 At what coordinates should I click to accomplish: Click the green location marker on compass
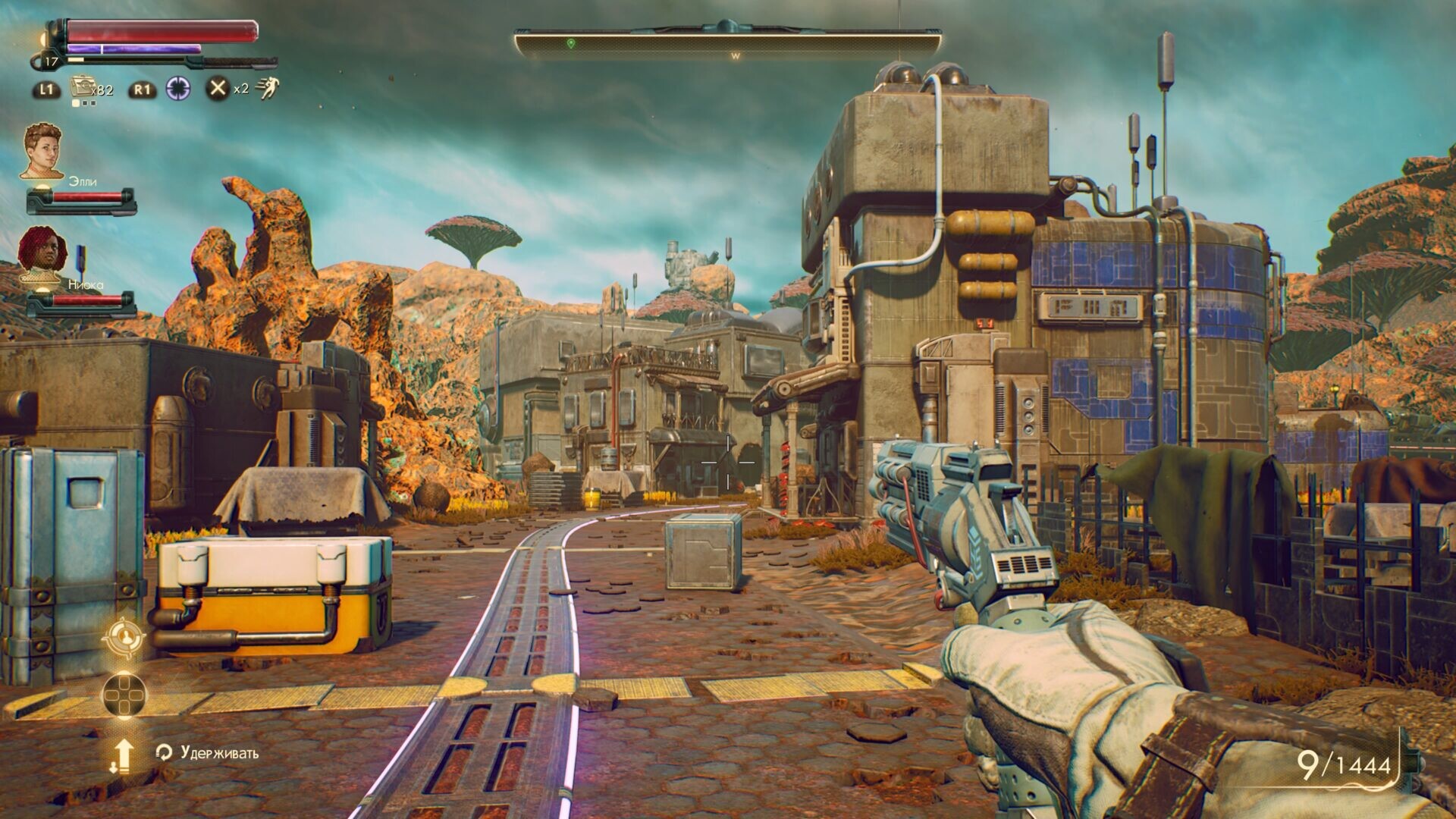click(x=571, y=44)
